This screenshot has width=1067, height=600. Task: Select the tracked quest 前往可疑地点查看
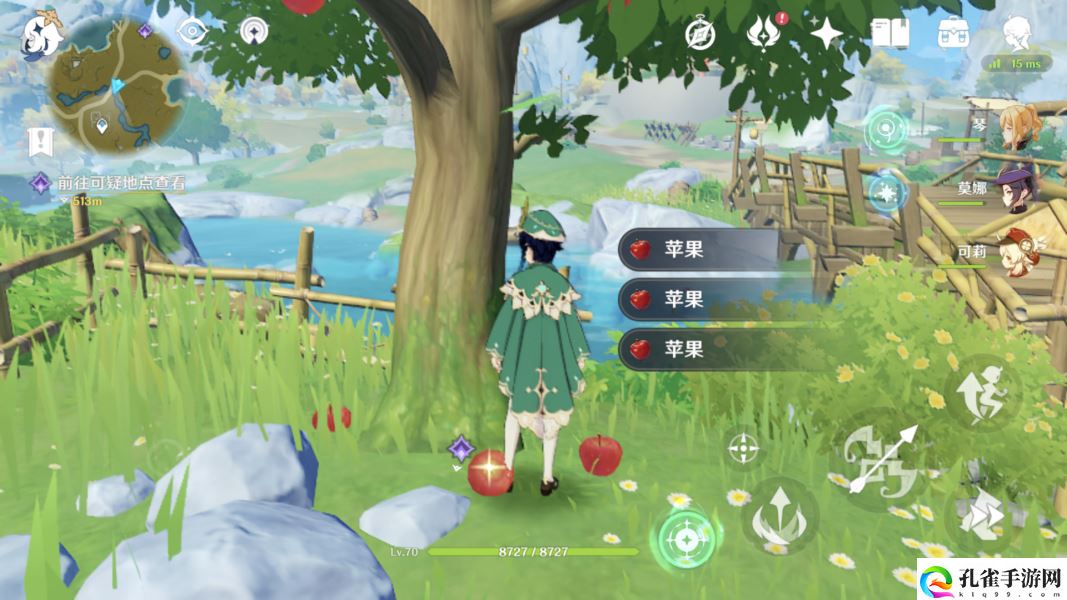[120, 183]
